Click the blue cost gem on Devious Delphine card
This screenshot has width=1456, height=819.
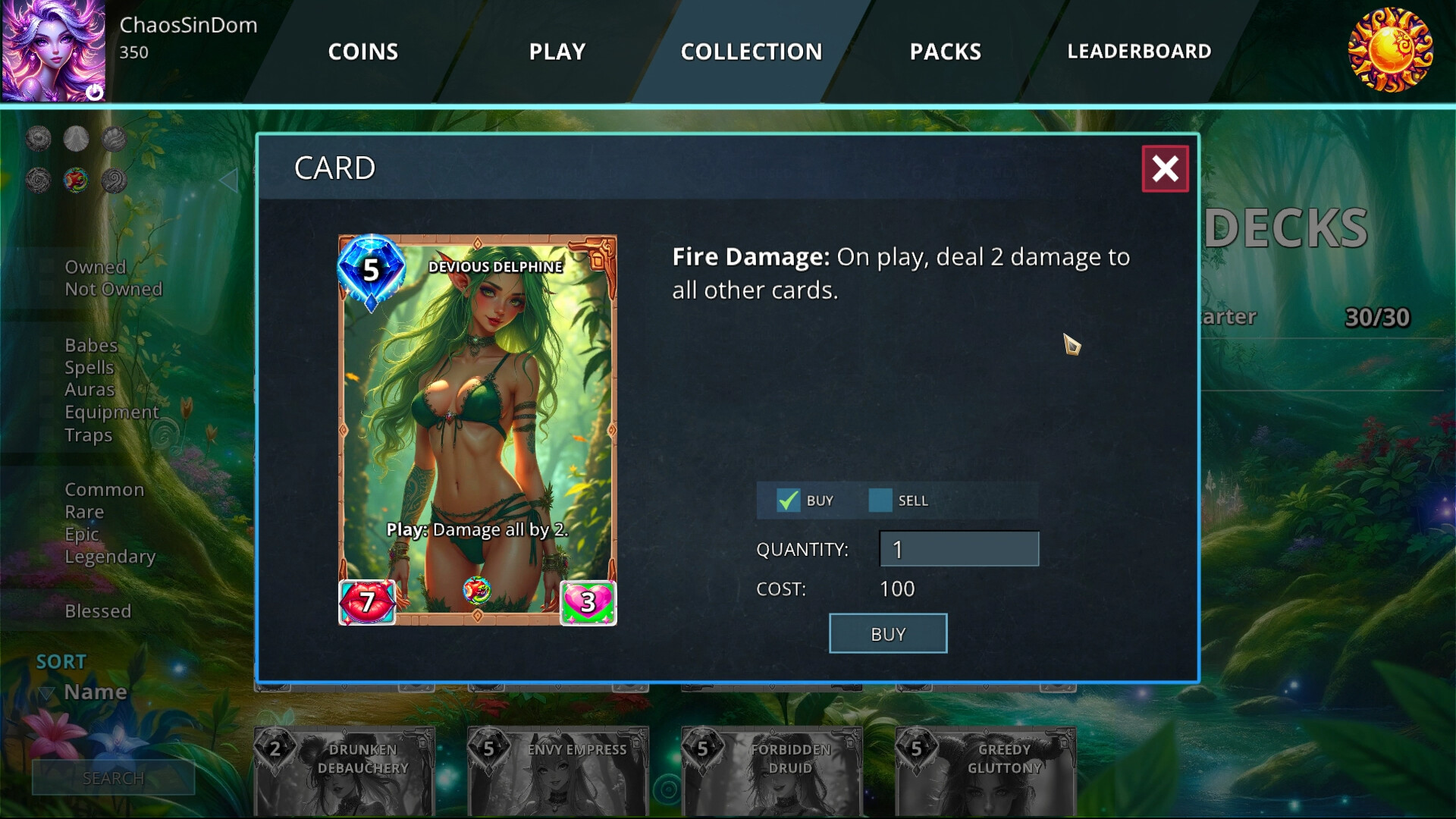click(x=371, y=271)
